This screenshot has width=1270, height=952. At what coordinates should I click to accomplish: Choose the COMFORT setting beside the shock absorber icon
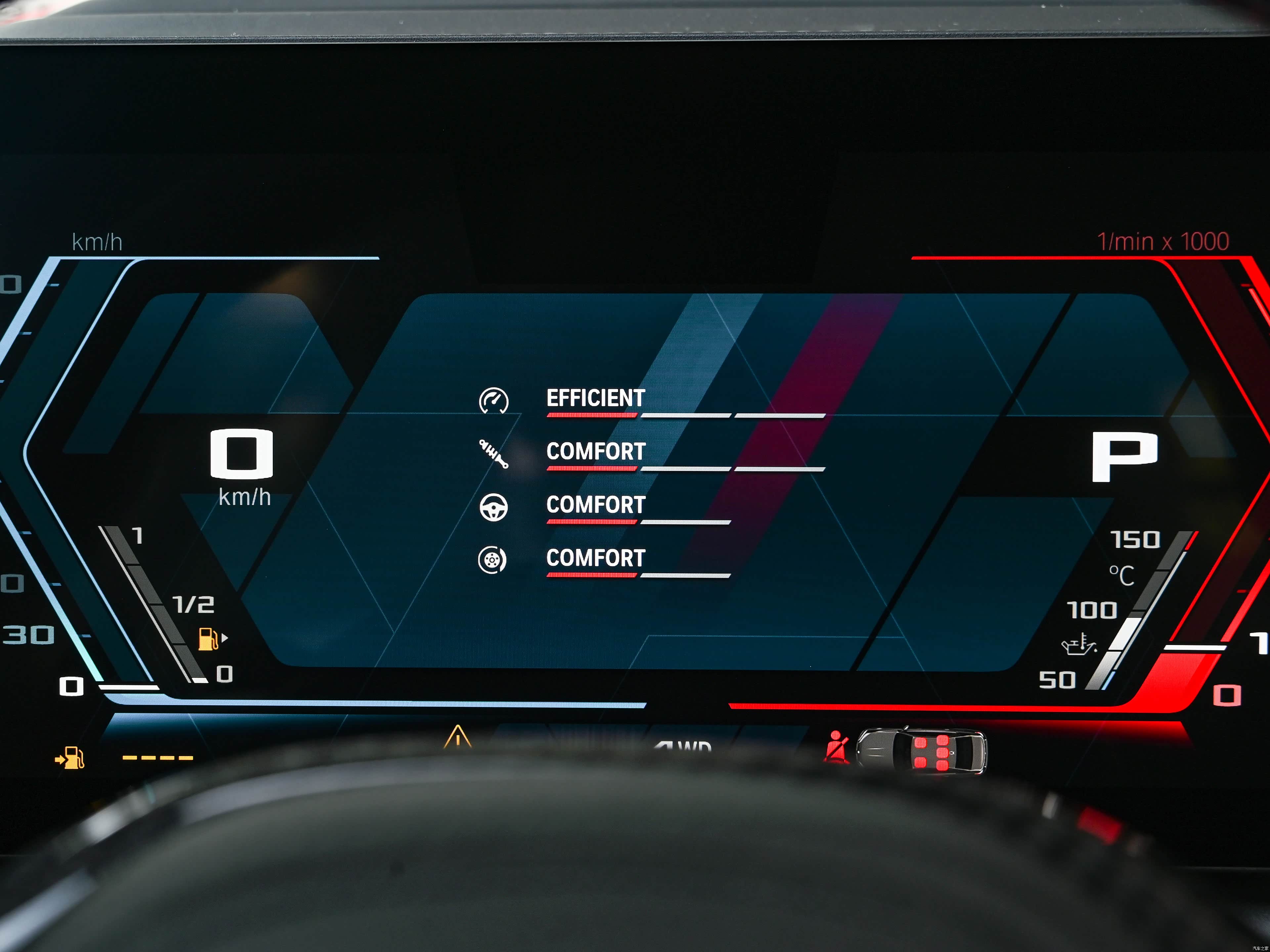point(595,452)
